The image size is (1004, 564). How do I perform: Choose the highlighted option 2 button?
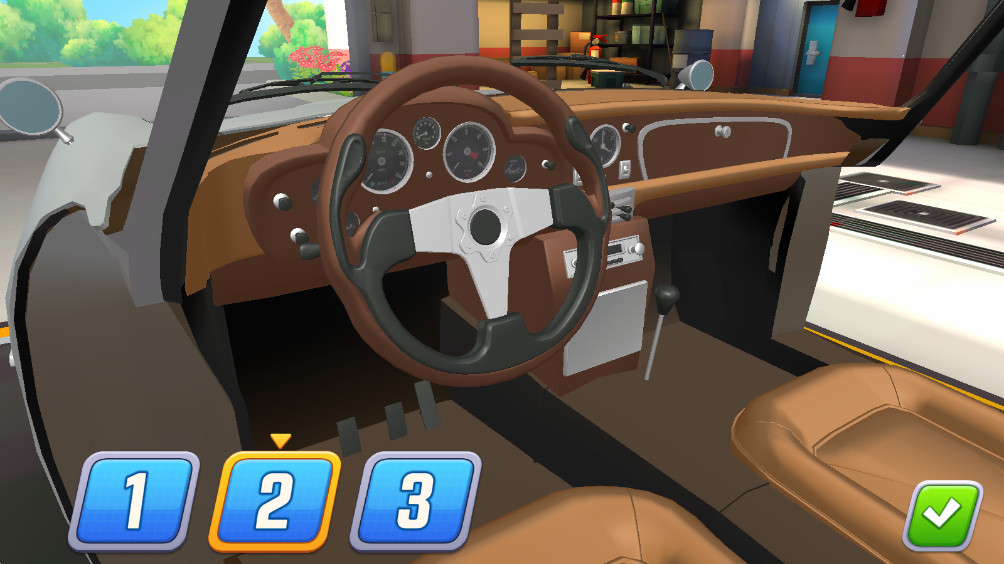pos(274,501)
